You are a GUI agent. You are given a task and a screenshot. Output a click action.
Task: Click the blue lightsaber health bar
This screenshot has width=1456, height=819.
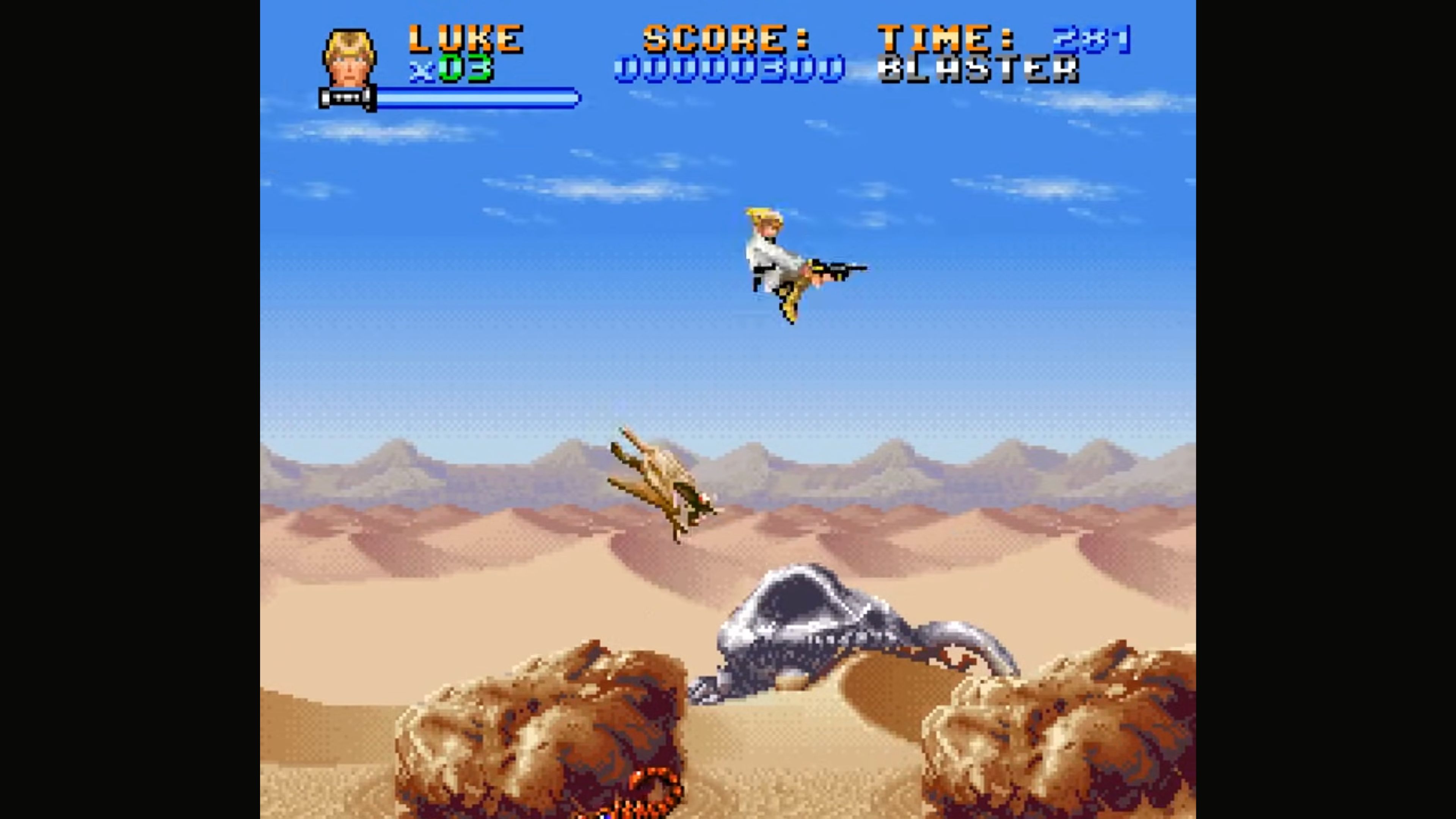[x=469, y=97]
